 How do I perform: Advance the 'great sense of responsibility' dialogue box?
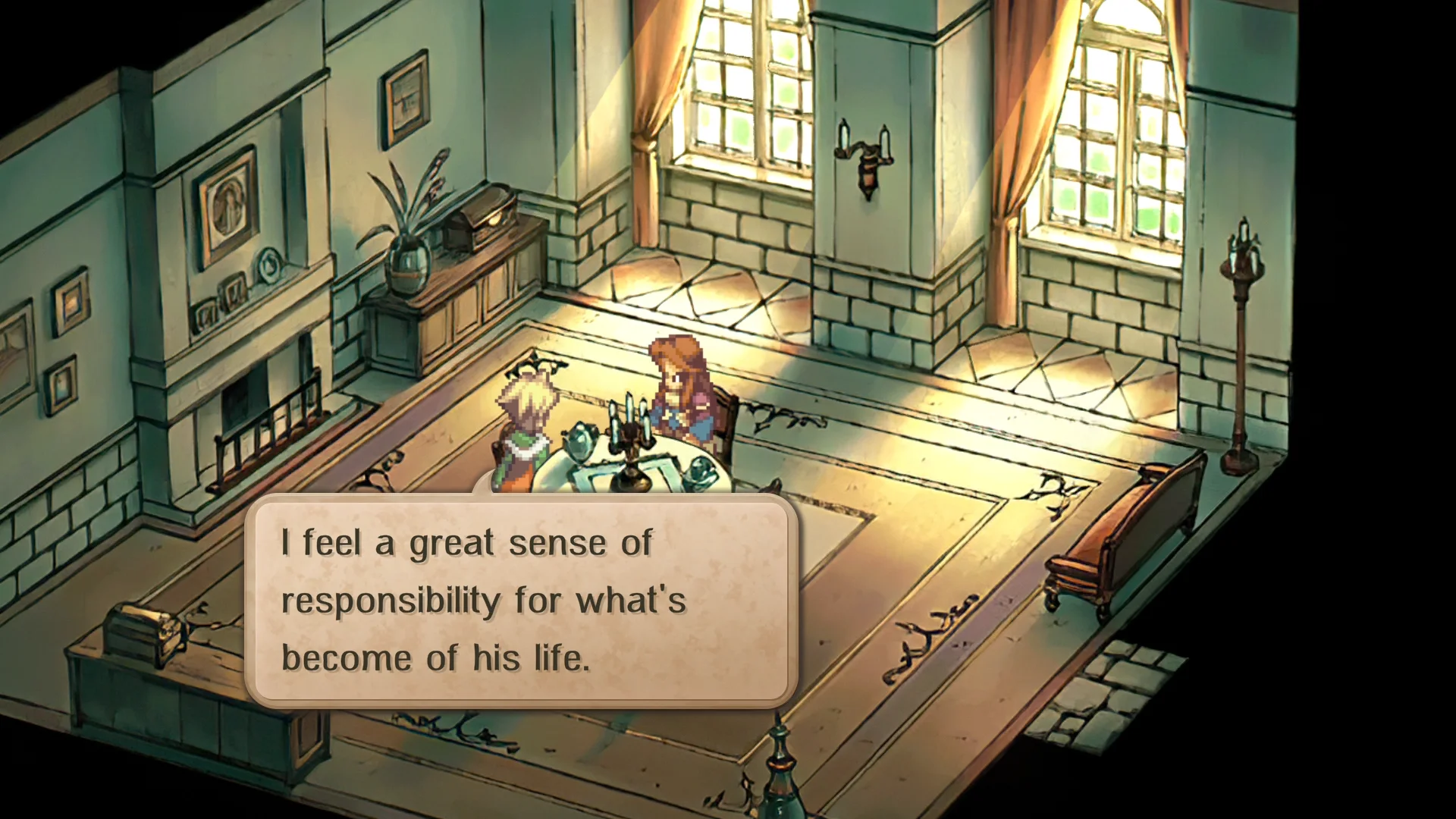tap(521, 600)
